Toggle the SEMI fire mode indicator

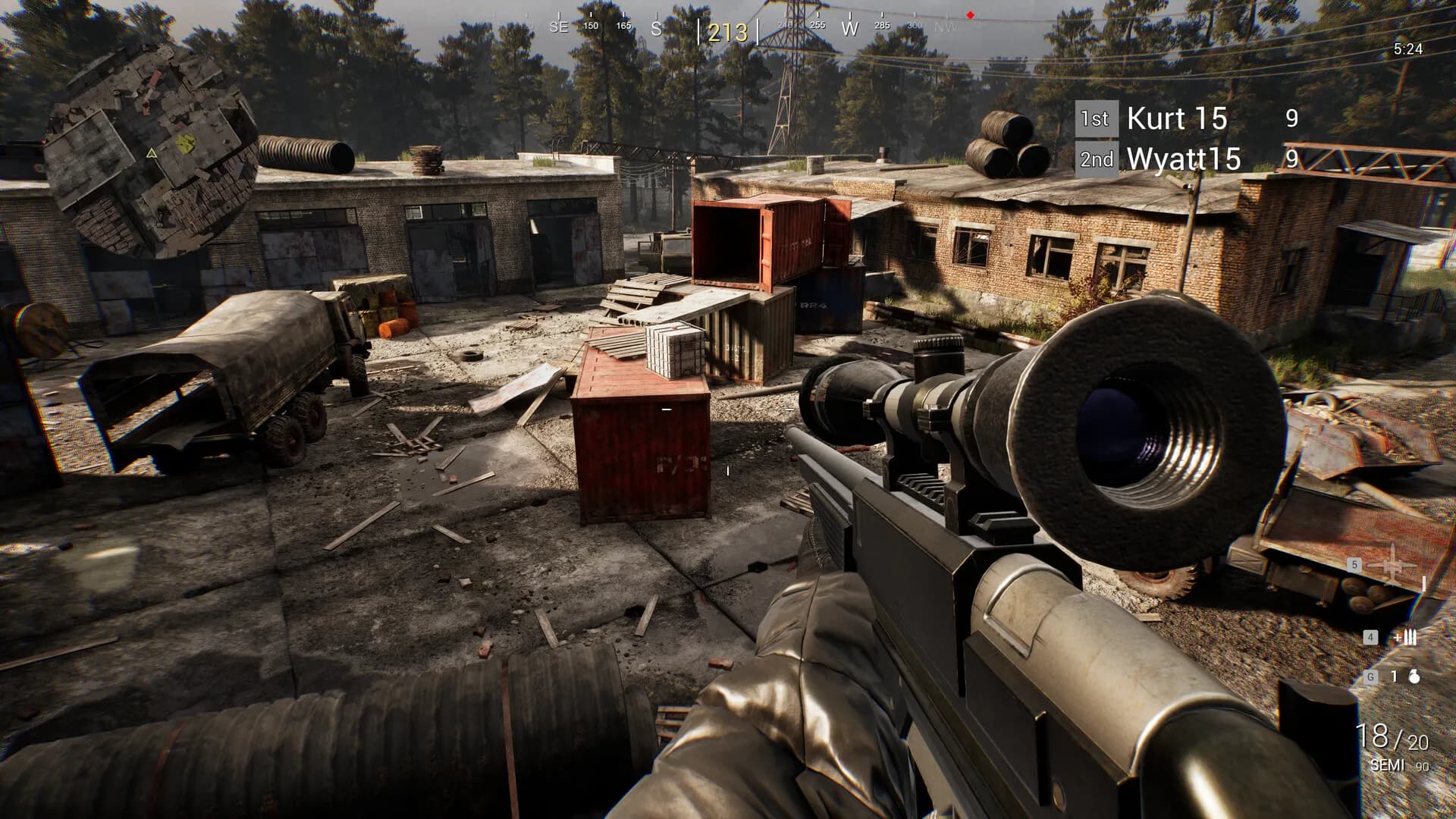(1387, 765)
